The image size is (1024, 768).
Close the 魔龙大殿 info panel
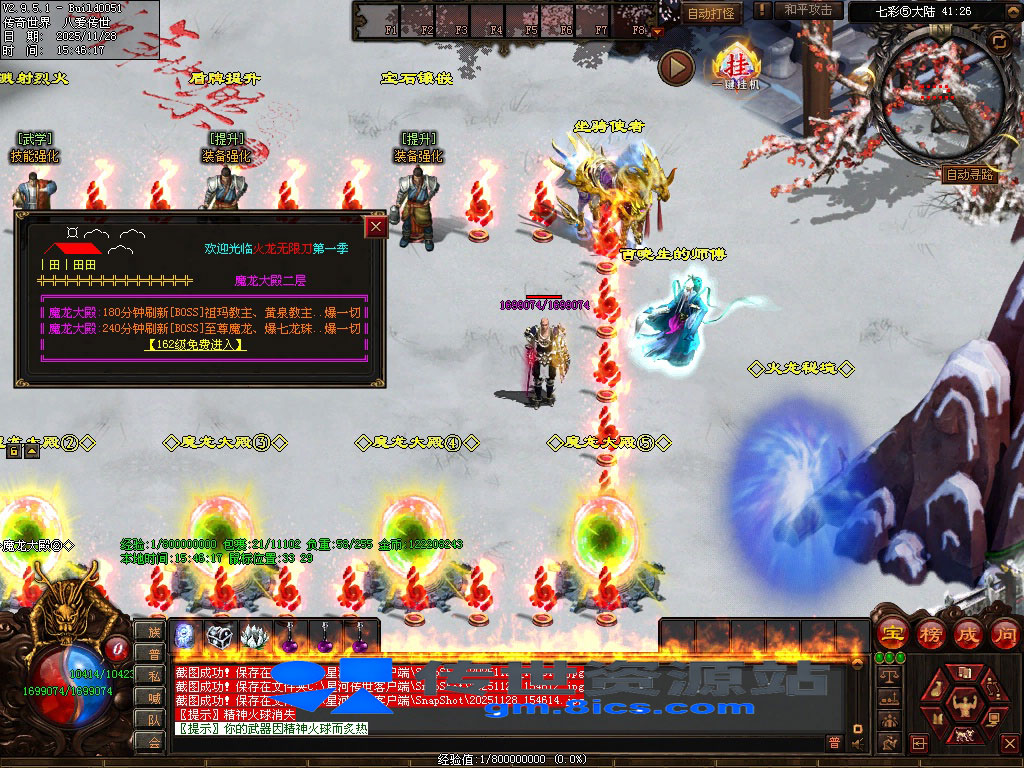click(x=376, y=227)
